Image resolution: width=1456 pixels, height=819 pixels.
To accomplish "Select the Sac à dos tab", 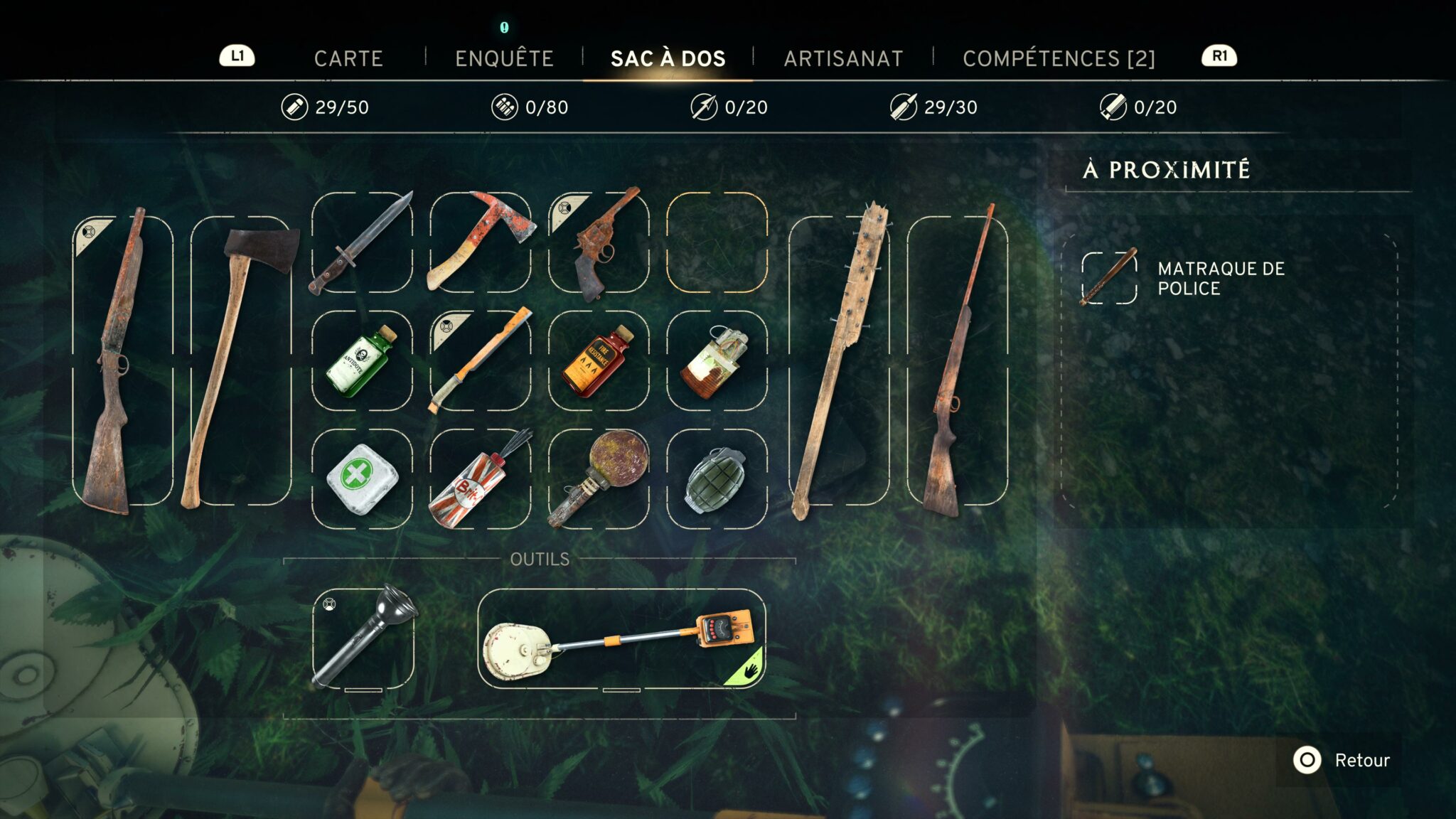I will tap(668, 58).
